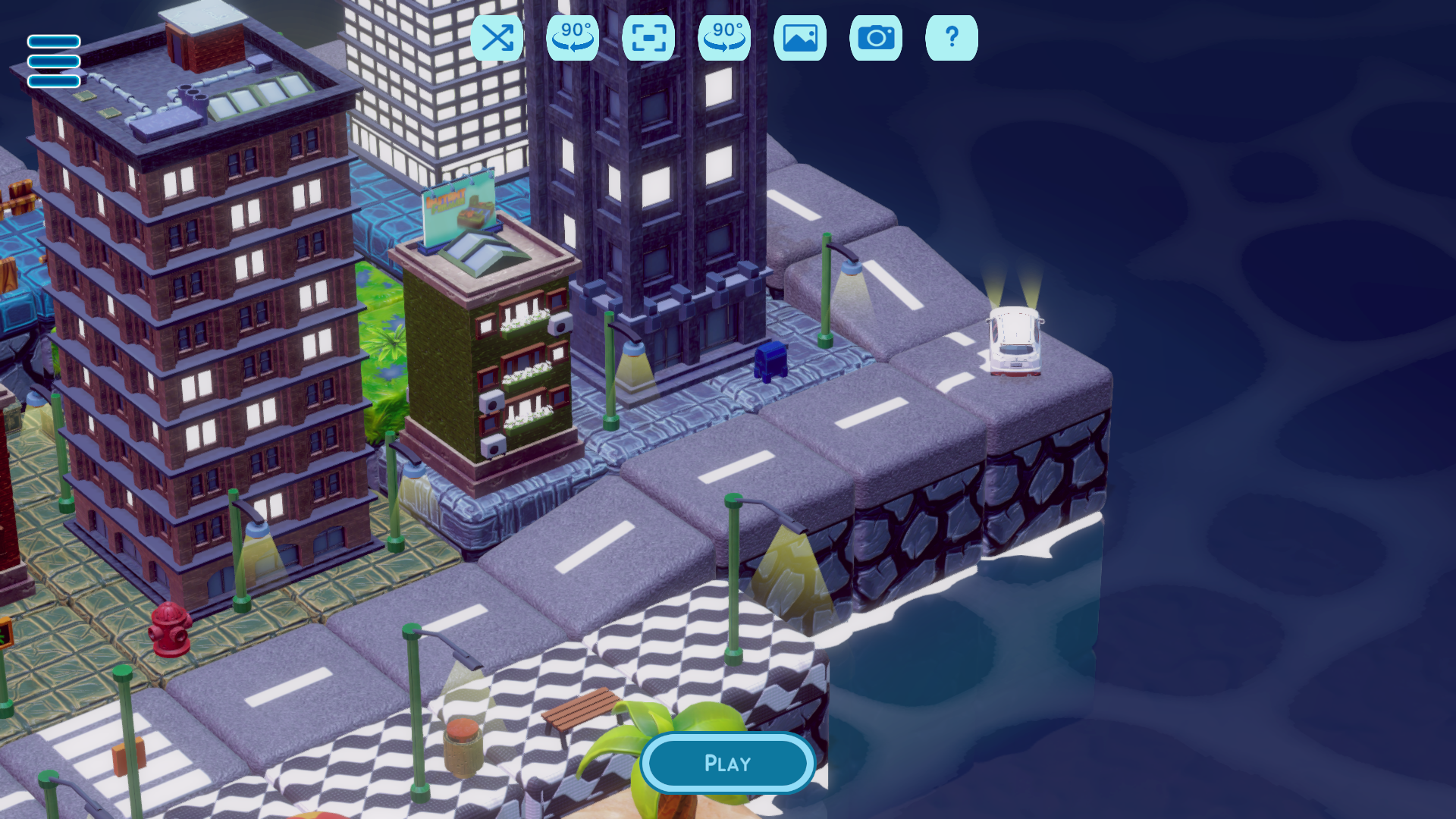
Task: Select the center focus view icon
Action: tap(648, 37)
